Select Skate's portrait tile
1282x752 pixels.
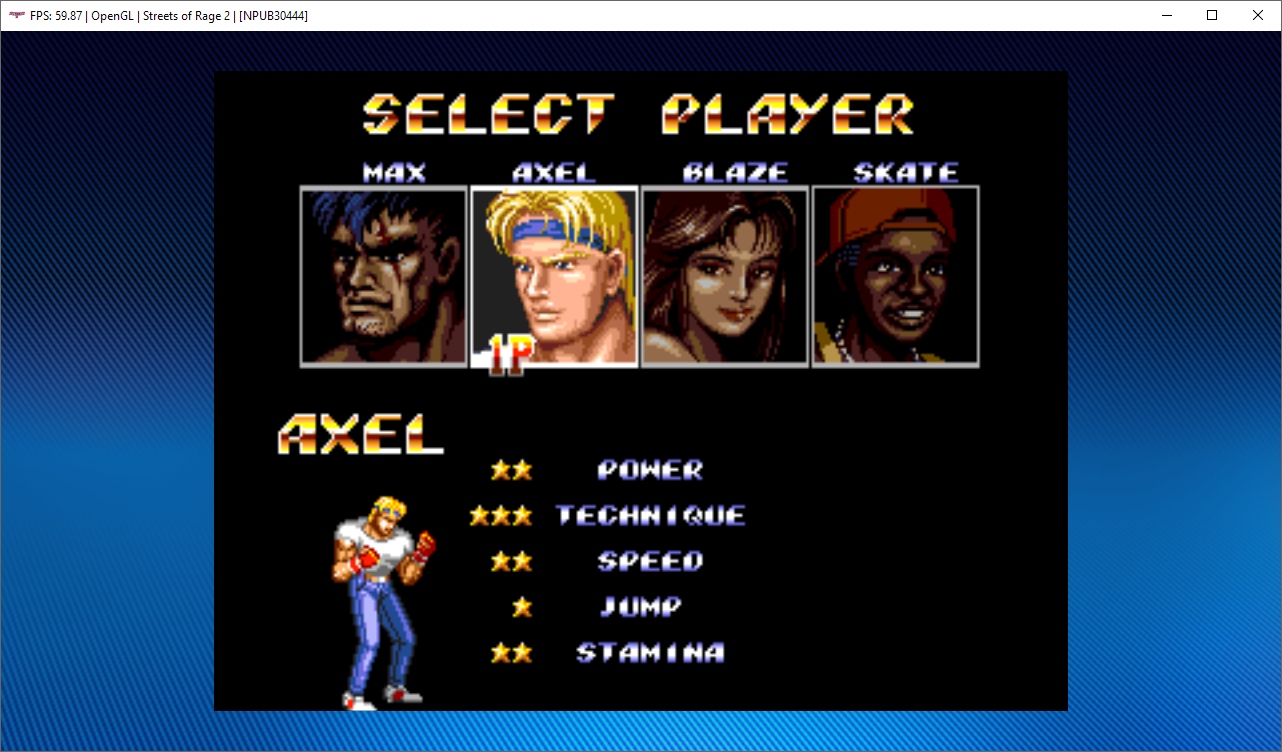[895, 276]
